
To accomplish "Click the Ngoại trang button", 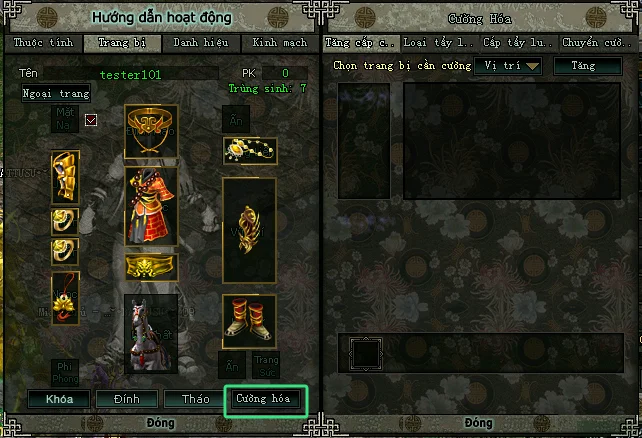I will pos(56,94).
